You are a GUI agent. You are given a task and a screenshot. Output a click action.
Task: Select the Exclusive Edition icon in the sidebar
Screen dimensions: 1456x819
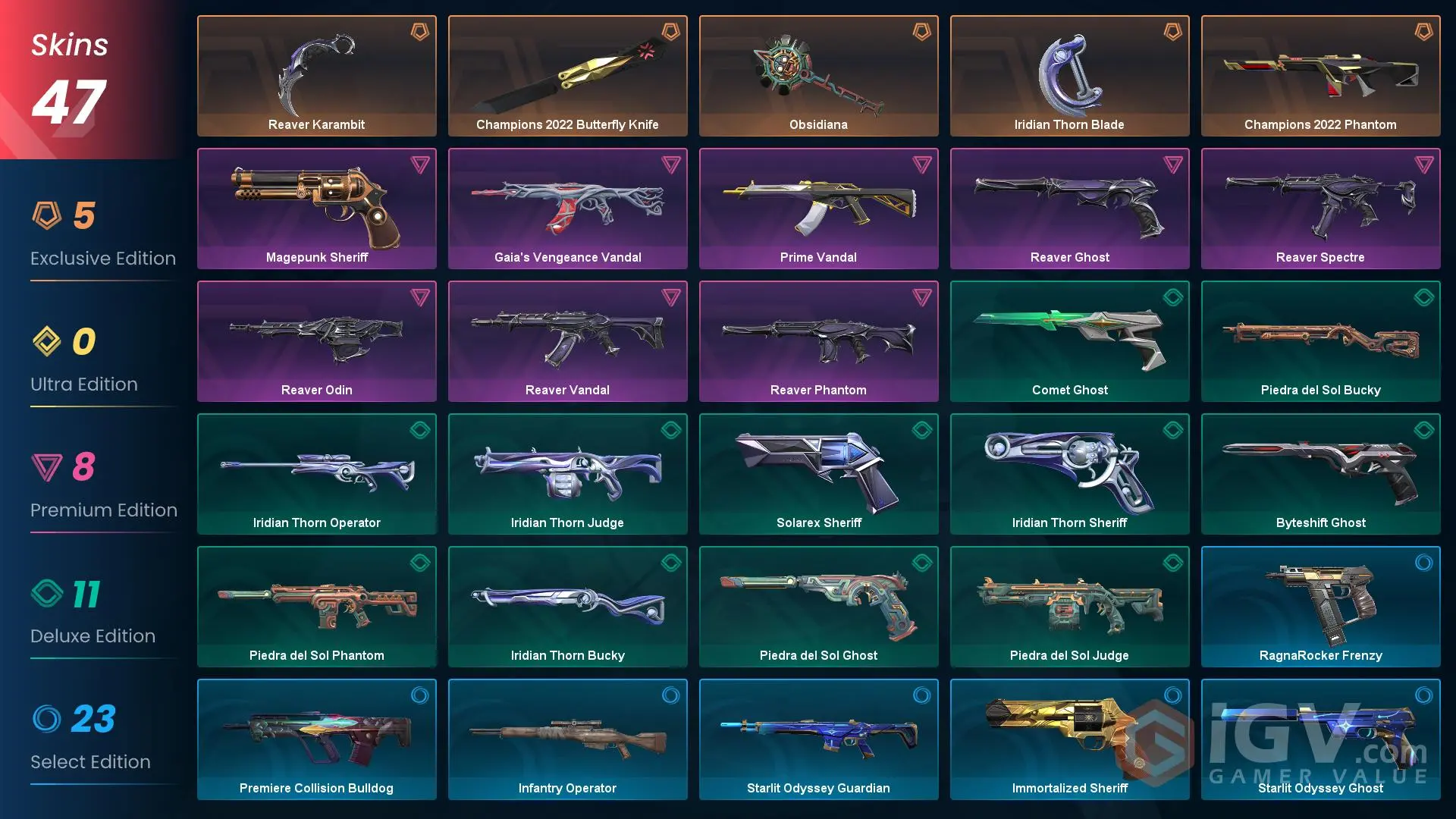49,216
